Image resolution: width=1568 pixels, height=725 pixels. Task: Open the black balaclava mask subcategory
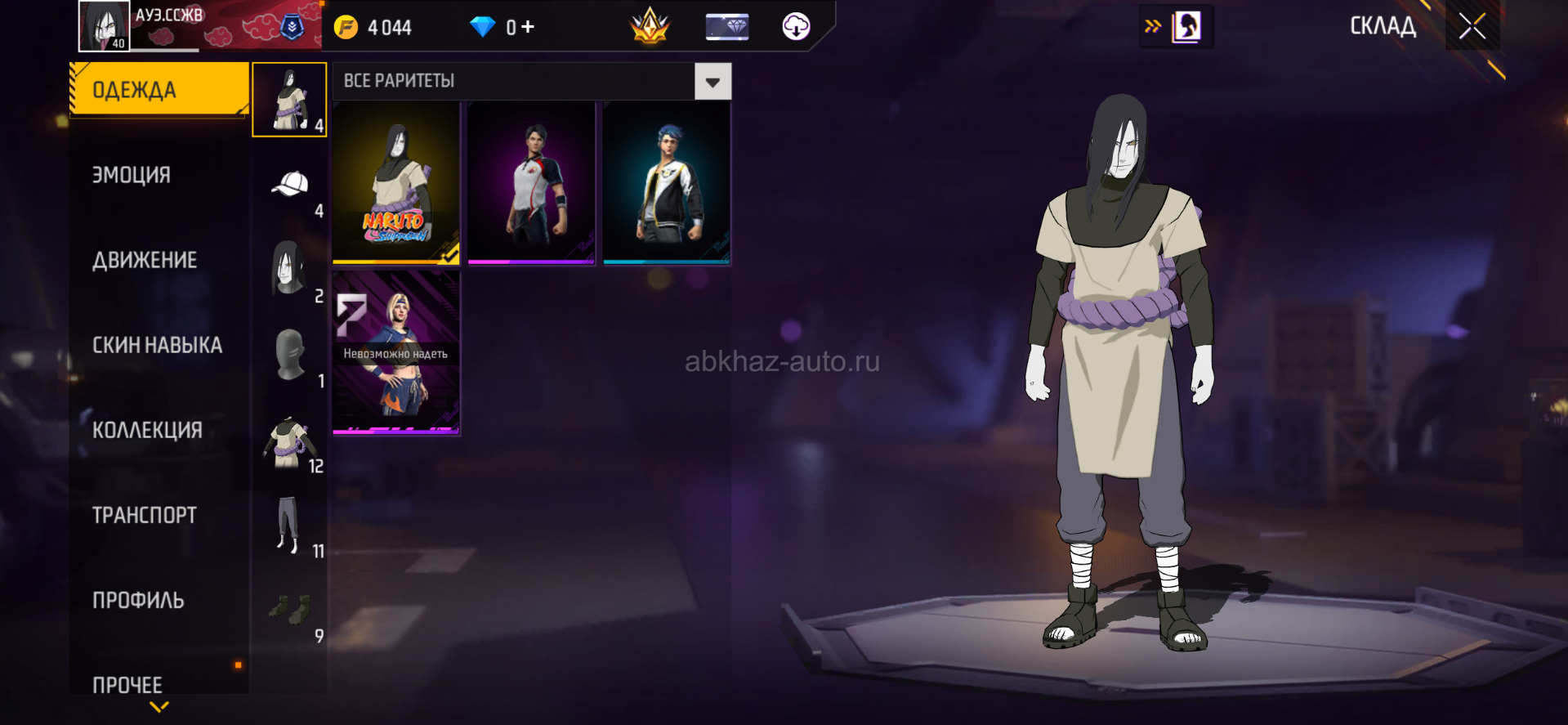click(x=290, y=356)
